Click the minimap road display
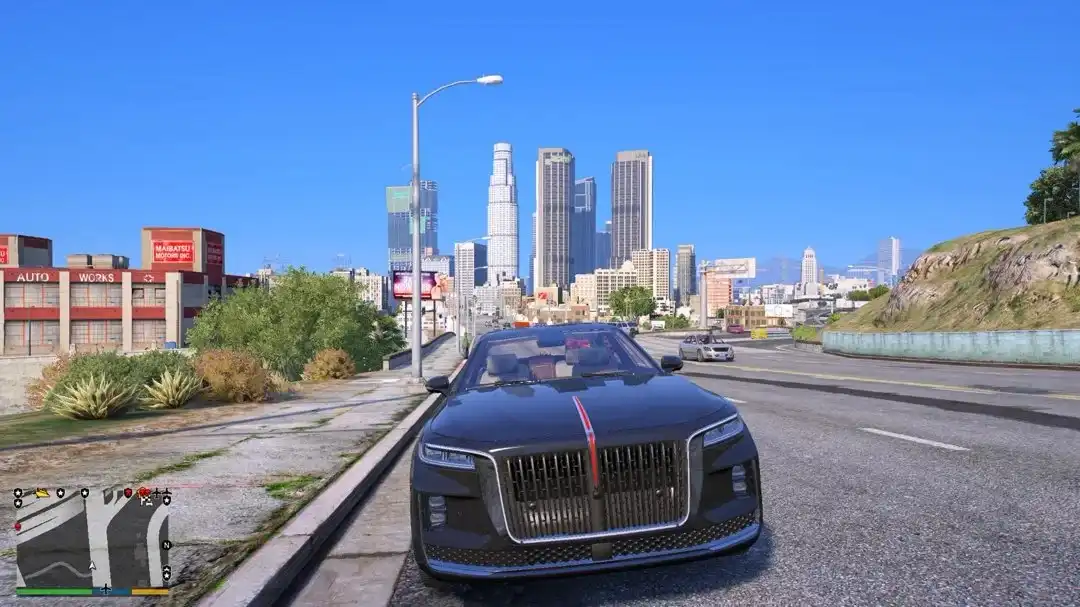Image resolution: width=1080 pixels, height=607 pixels. pos(90,540)
